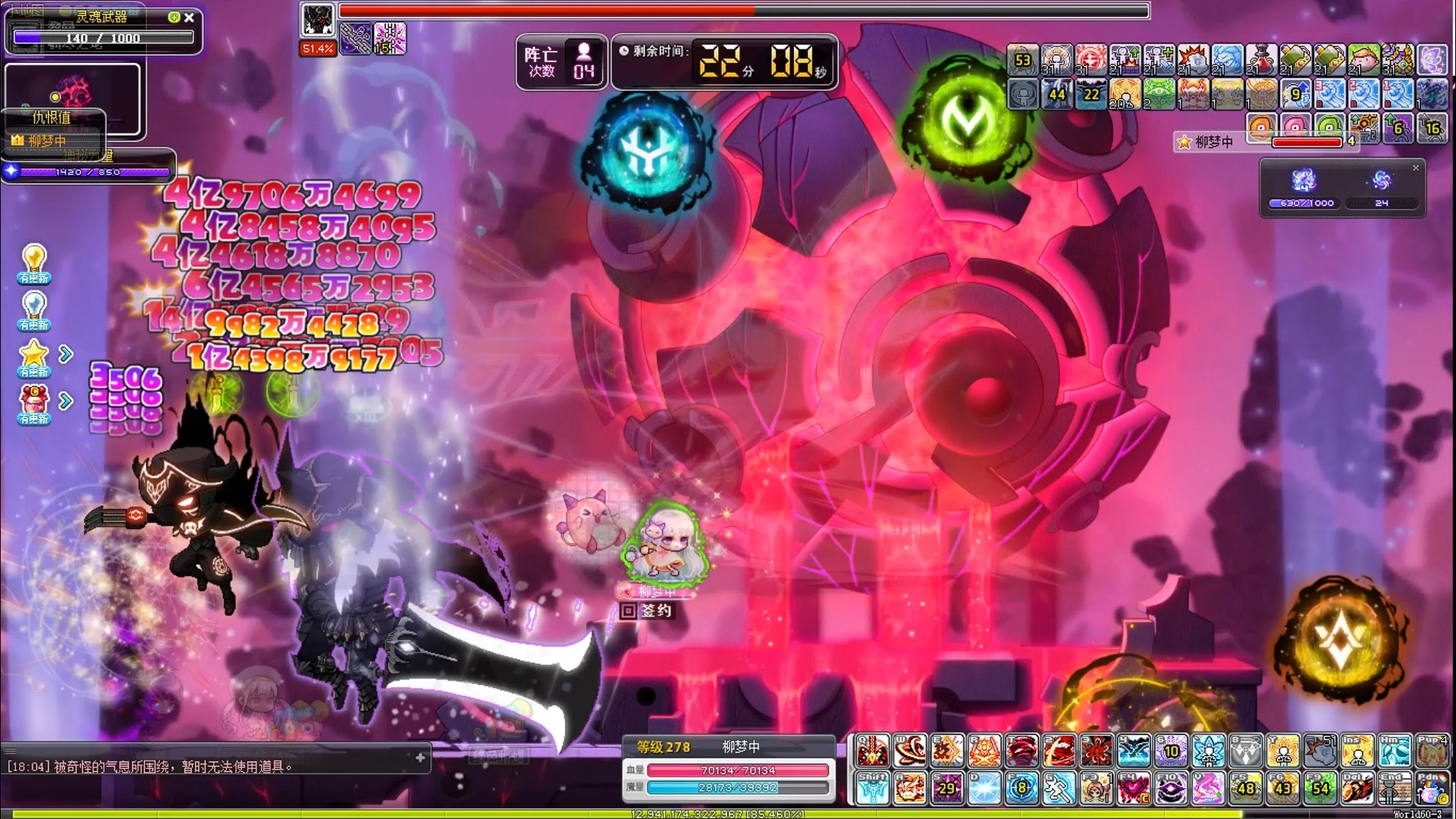The width and height of the screenshot is (1456, 819).
Task: Use the red tornado skill on T
Action: [1021, 752]
